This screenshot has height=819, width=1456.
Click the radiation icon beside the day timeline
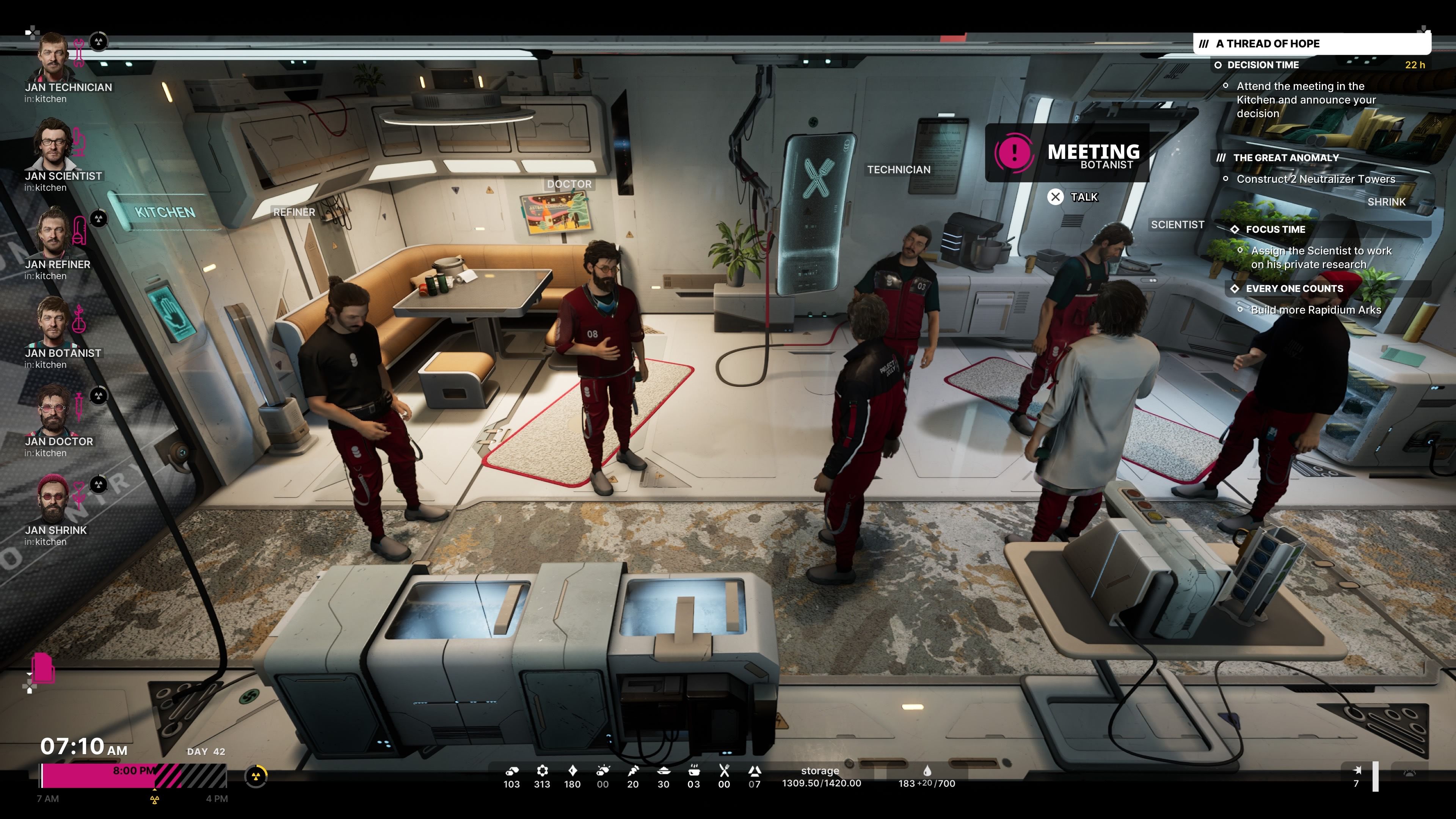click(256, 776)
